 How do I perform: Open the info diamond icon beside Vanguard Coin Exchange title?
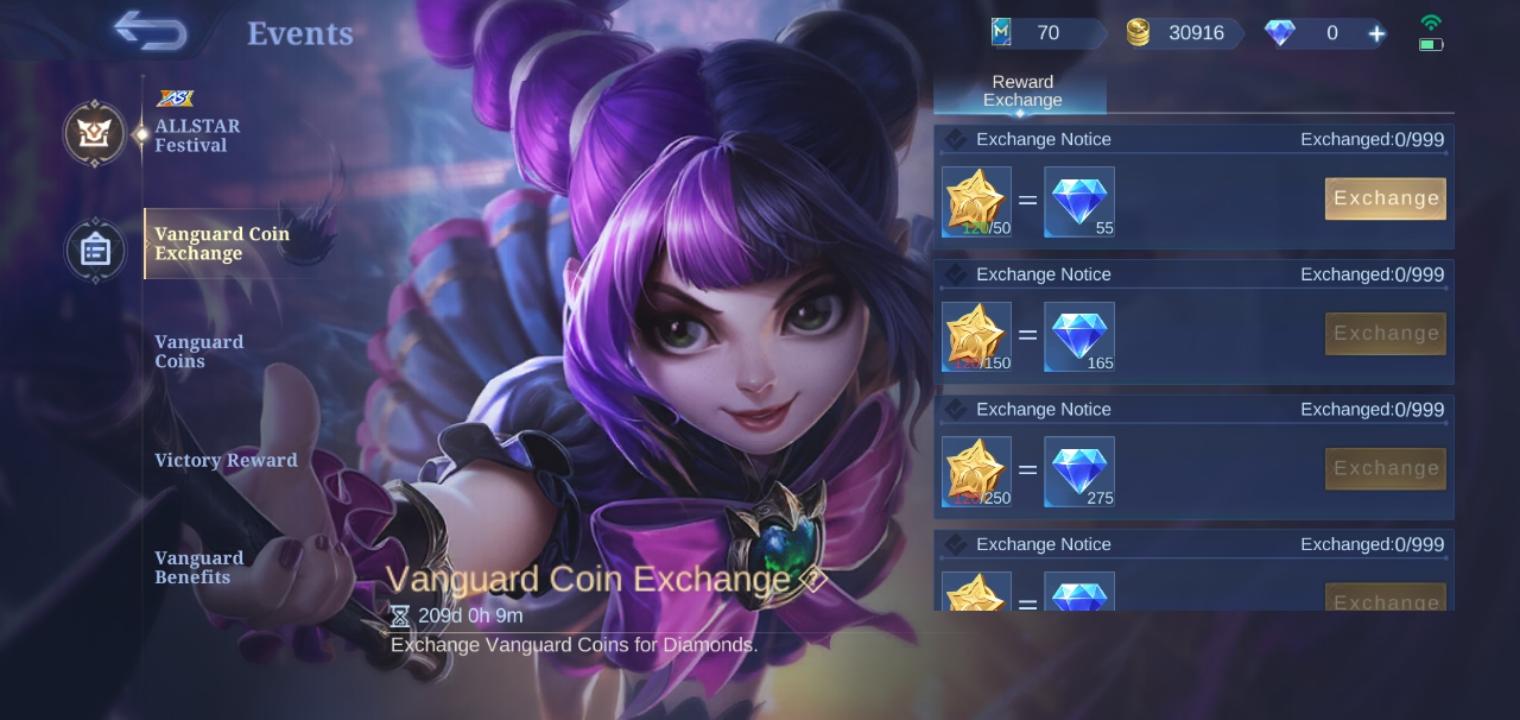click(814, 578)
